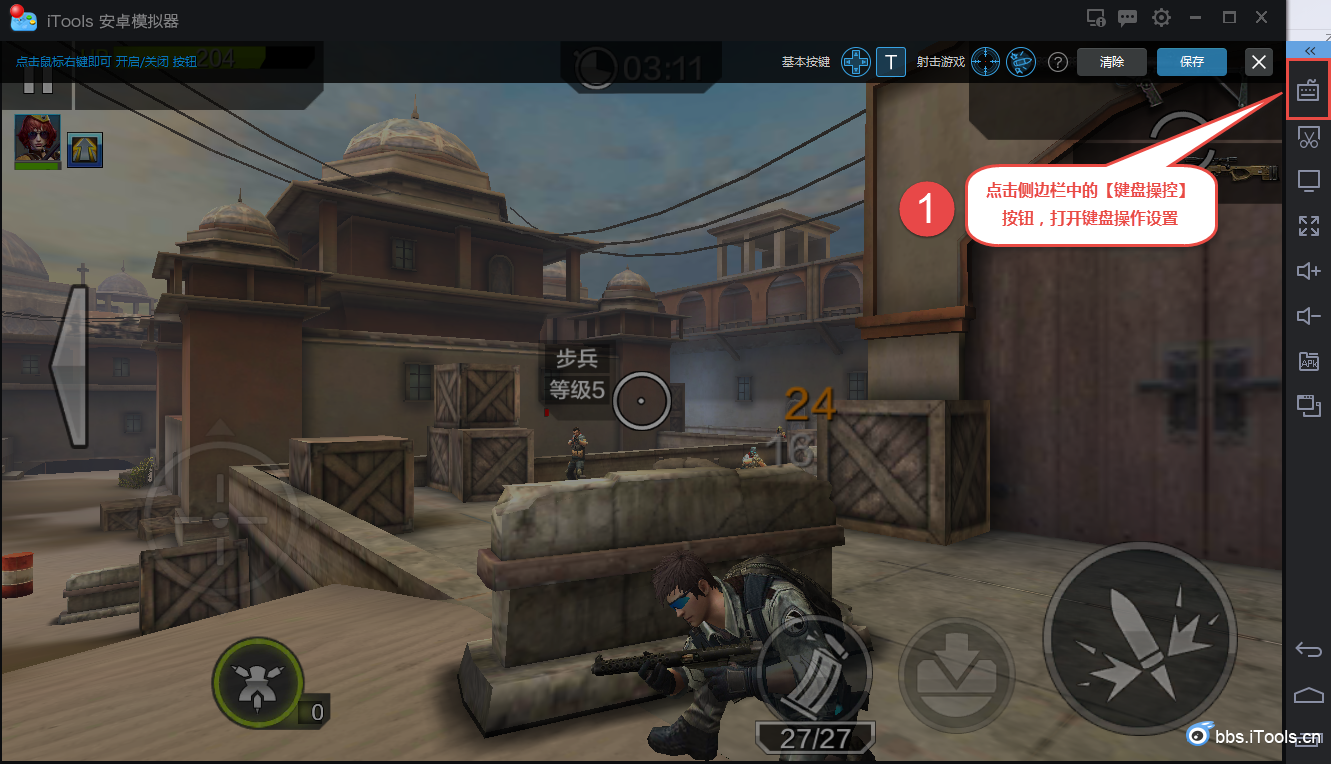1331x764 pixels.
Task: Close the key-mapping toolbar
Action: coord(1259,62)
